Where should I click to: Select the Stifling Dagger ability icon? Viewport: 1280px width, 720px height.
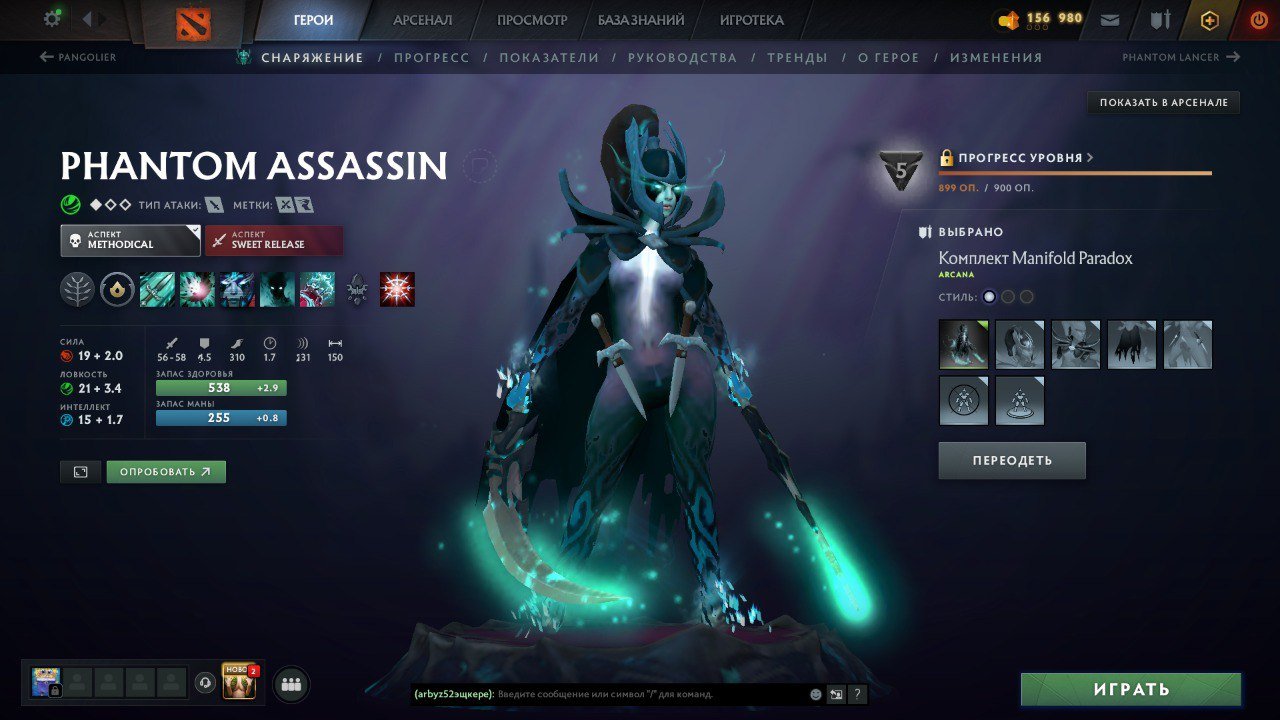pyautogui.click(x=157, y=291)
